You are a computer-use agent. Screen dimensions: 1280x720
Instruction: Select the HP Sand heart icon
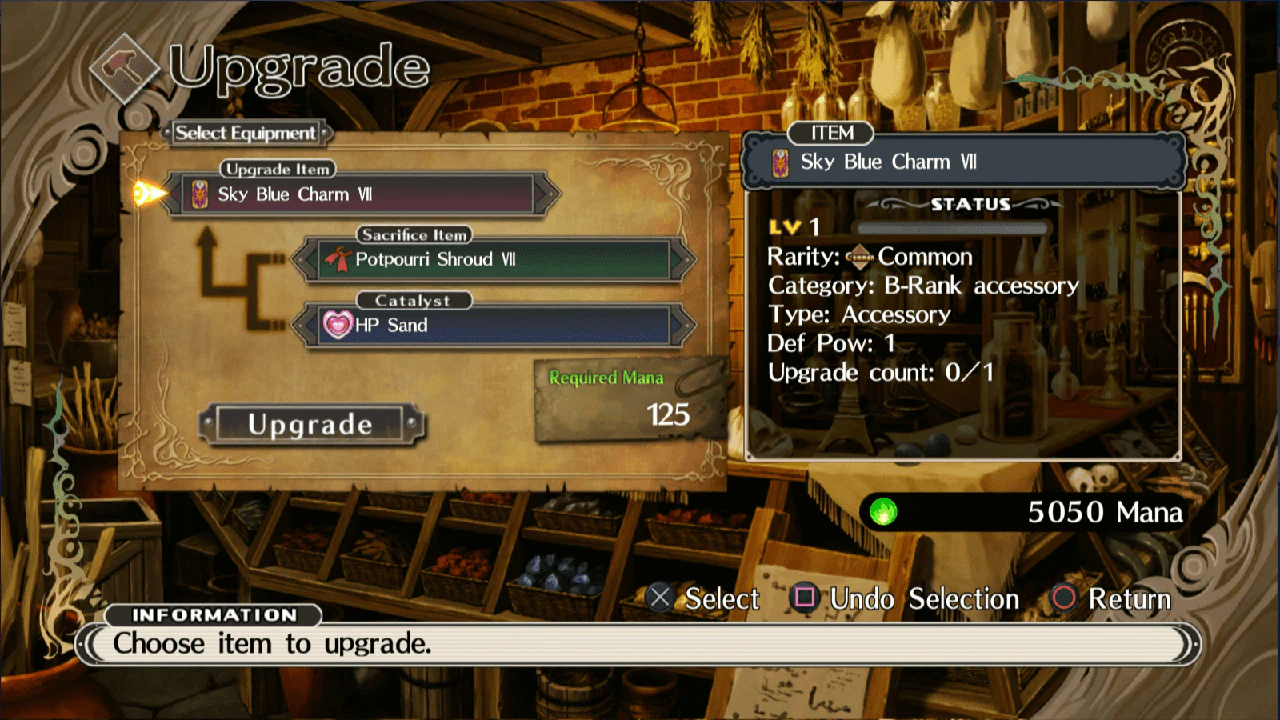pos(338,325)
